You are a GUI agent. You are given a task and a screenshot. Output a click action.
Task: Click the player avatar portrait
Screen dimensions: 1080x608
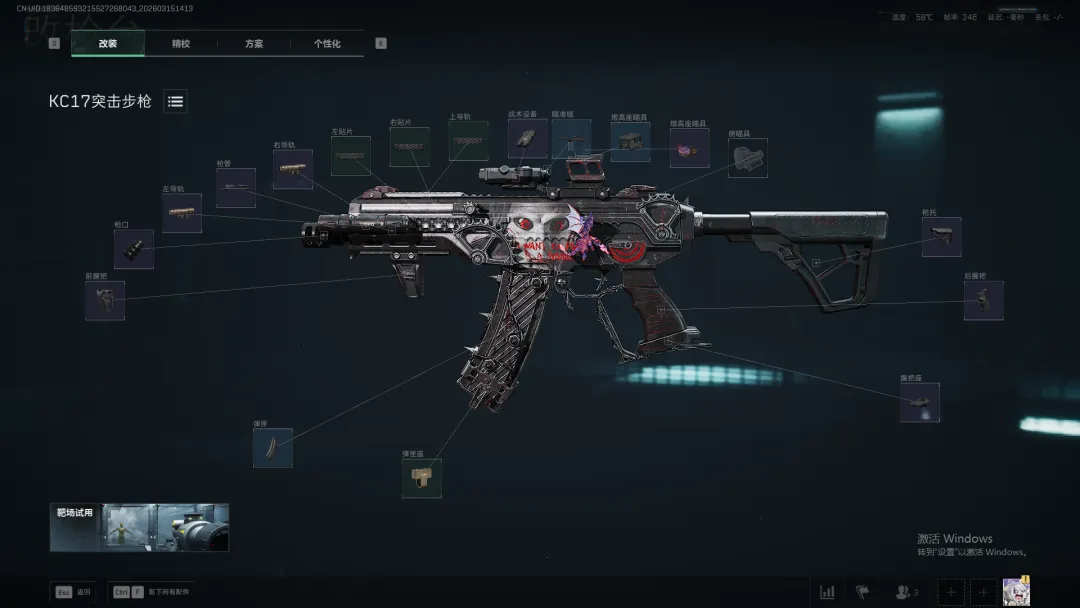[x=1016, y=591]
